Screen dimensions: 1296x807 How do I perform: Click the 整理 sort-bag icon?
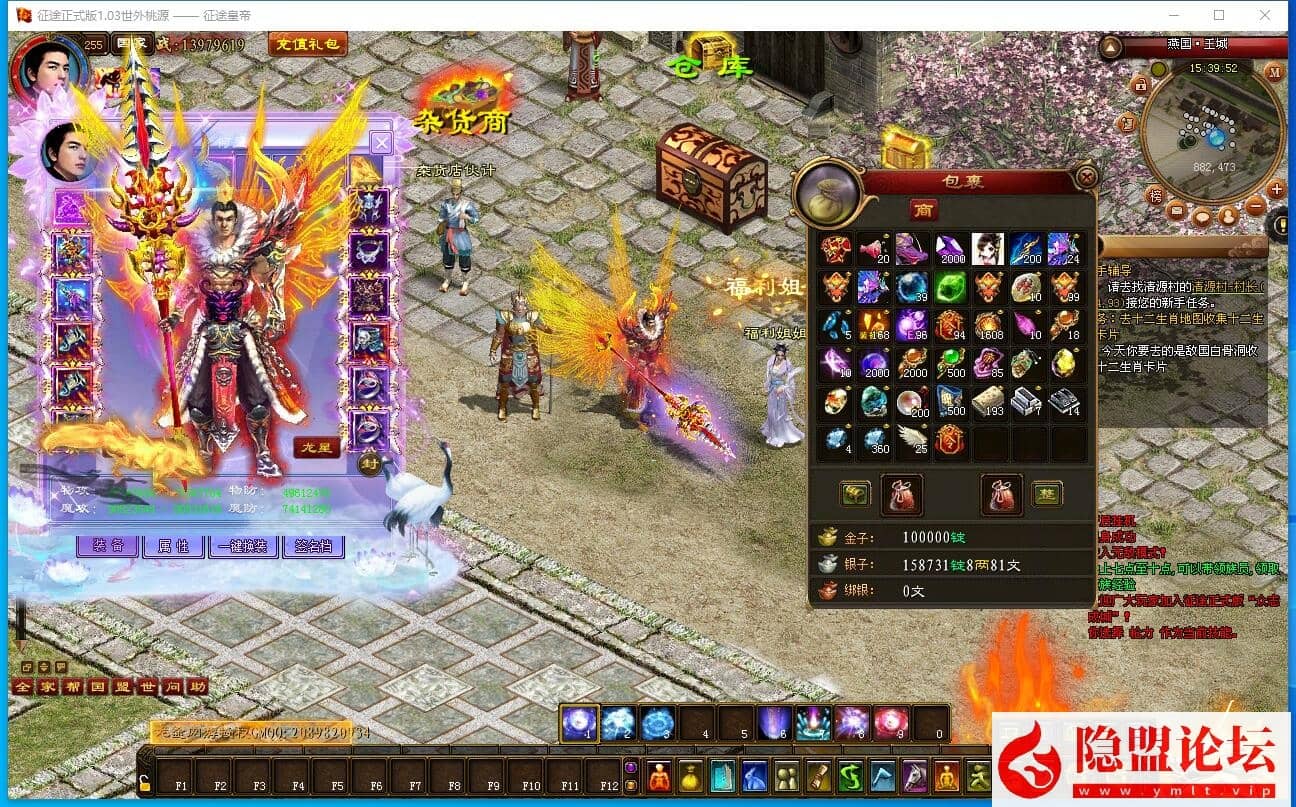coord(1048,495)
